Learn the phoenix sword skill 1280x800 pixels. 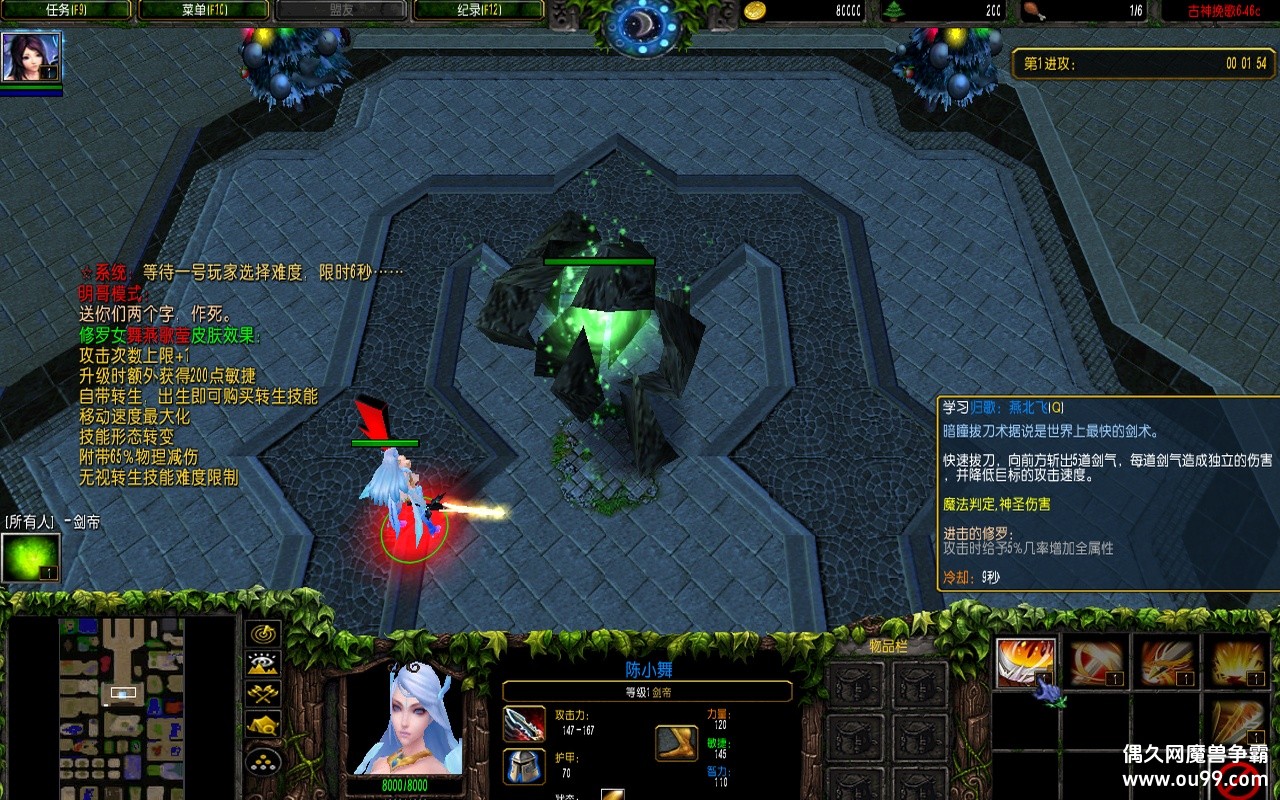click(1165, 663)
